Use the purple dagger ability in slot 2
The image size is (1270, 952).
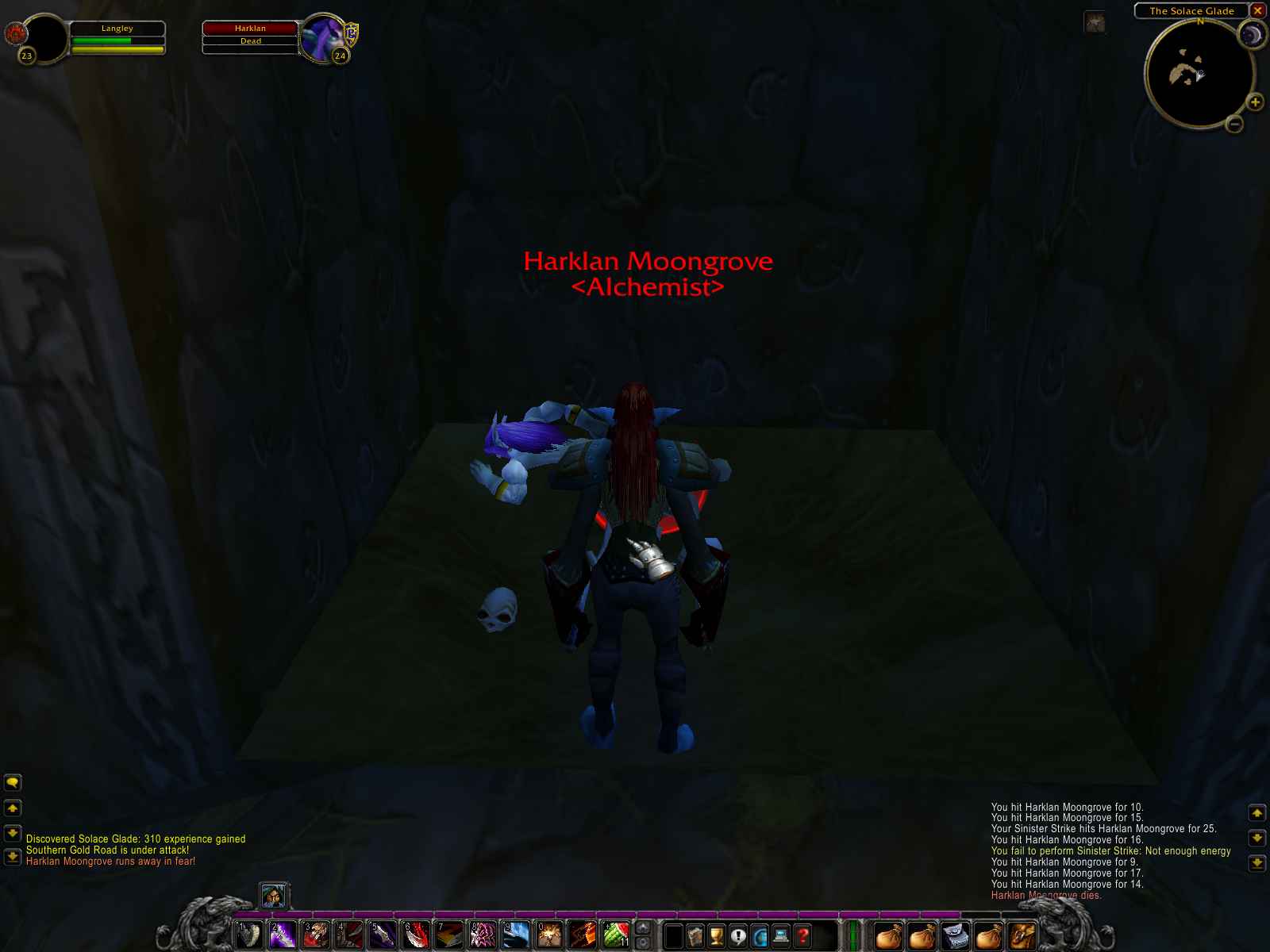point(281,935)
